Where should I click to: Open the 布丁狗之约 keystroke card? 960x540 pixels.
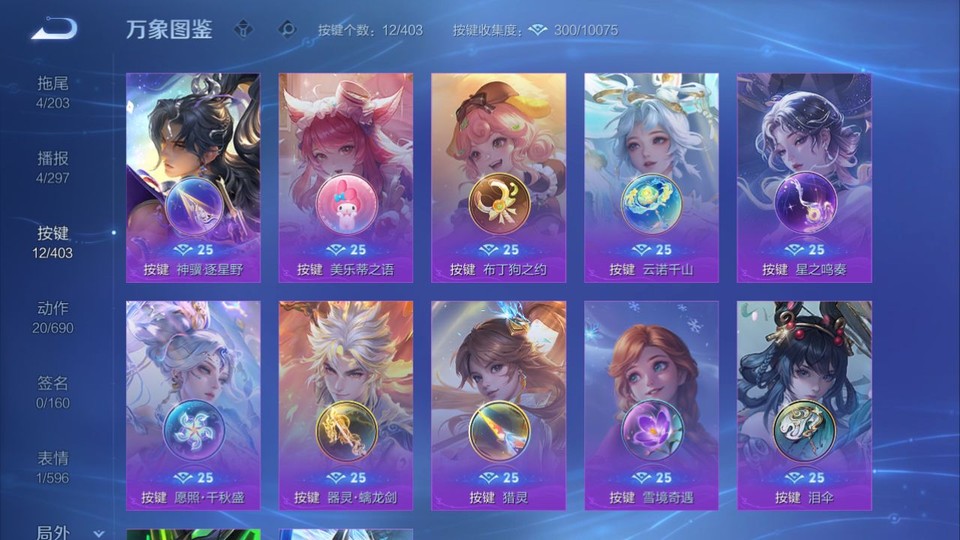[498, 178]
